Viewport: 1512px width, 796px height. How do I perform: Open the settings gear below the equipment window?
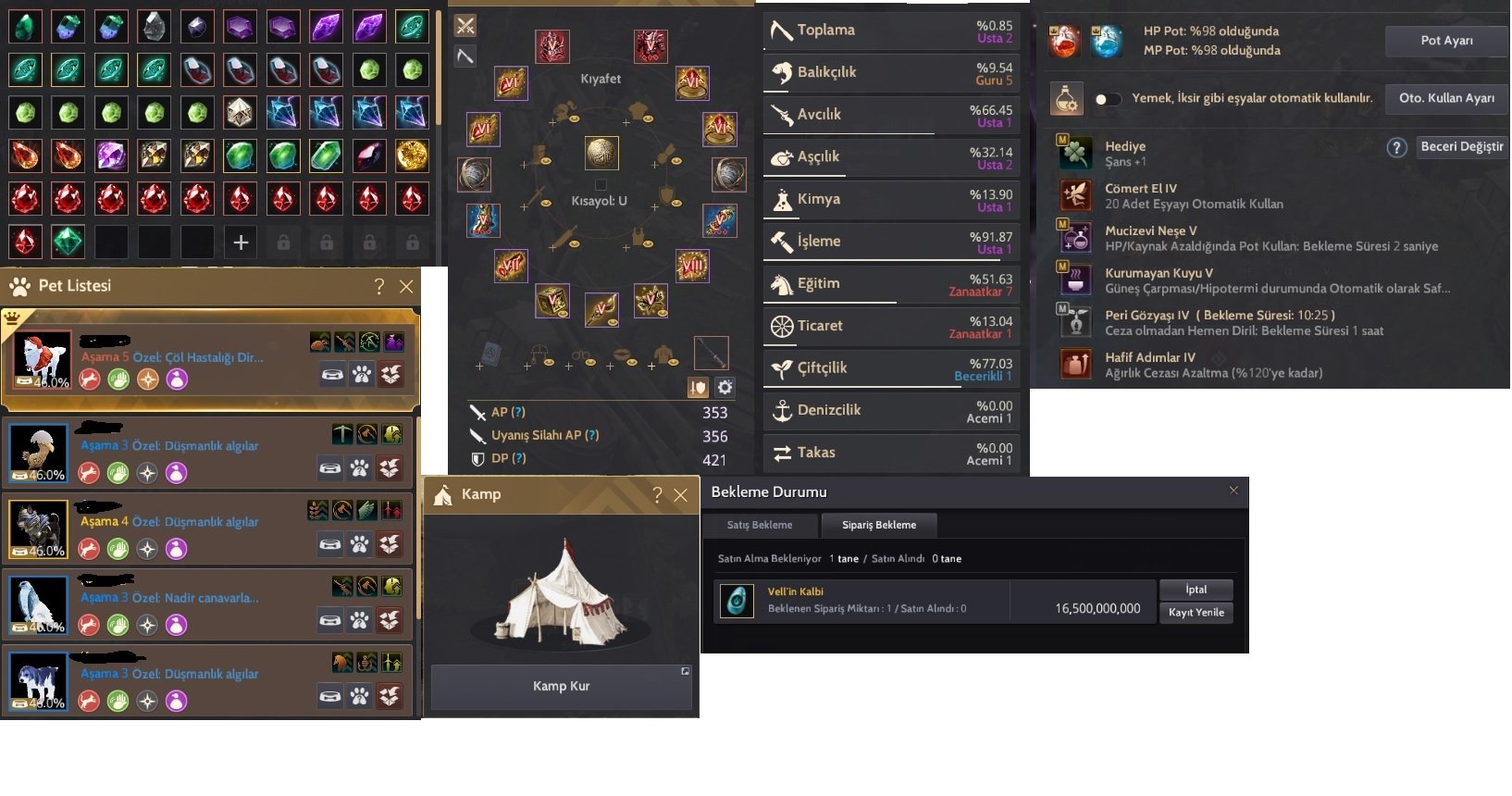725,387
